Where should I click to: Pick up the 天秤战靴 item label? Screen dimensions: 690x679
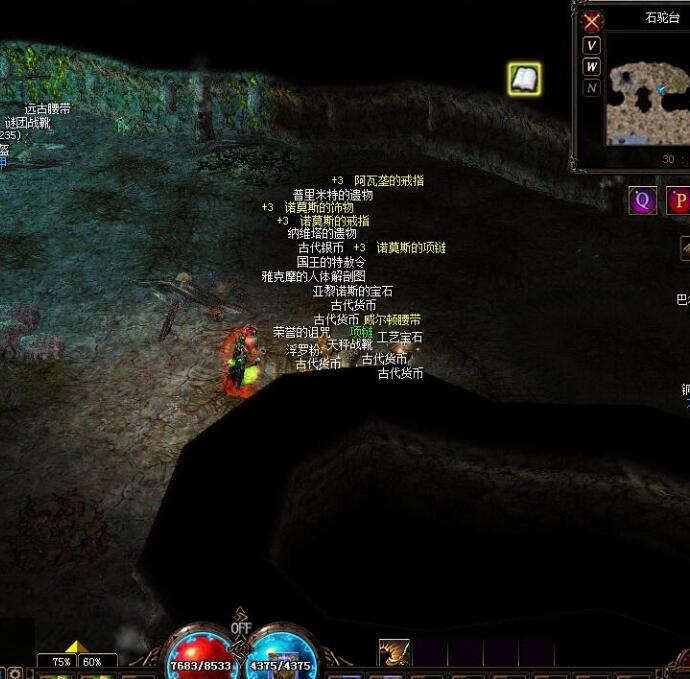(350, 345)
